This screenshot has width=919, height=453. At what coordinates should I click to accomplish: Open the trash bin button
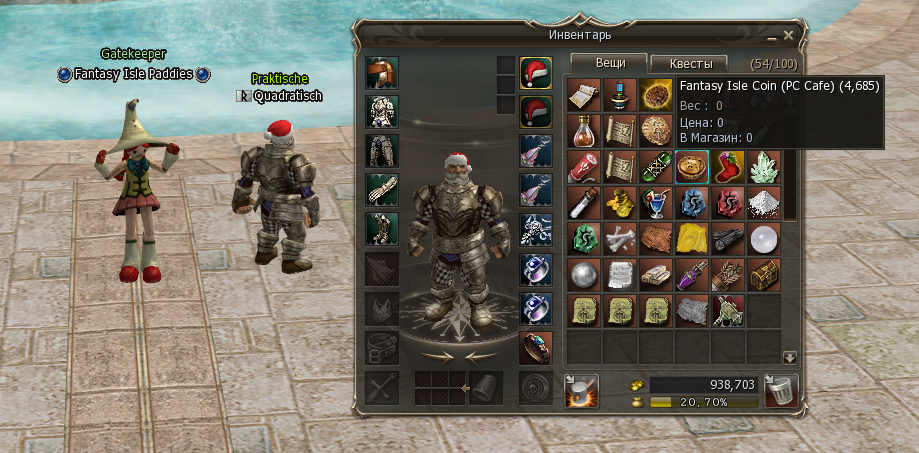coord(780,390)
